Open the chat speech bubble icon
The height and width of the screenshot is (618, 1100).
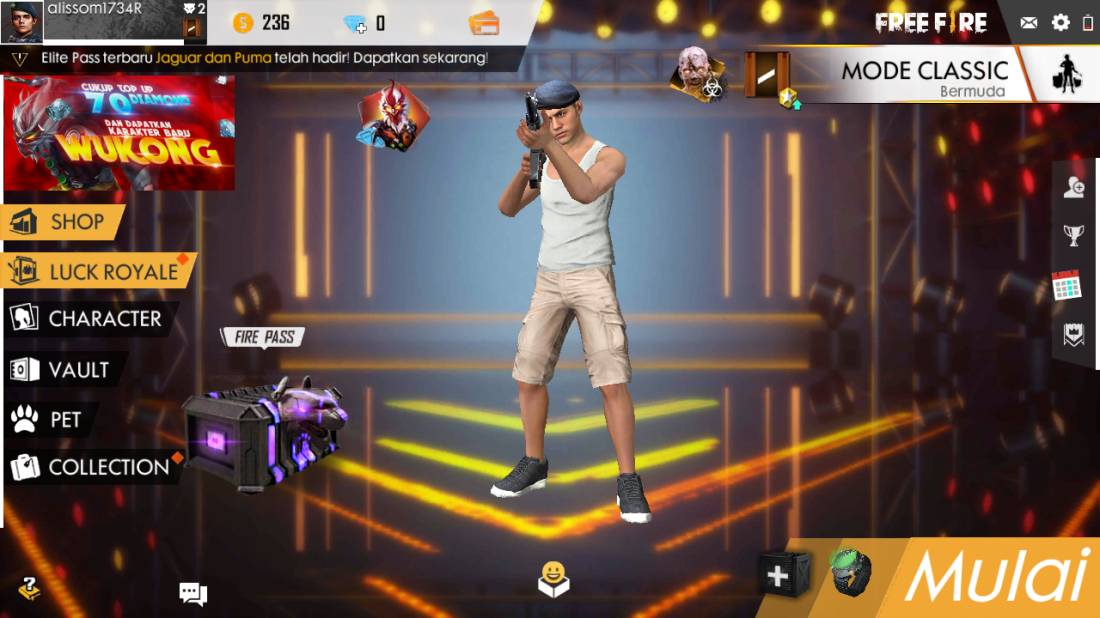point(193,594)
